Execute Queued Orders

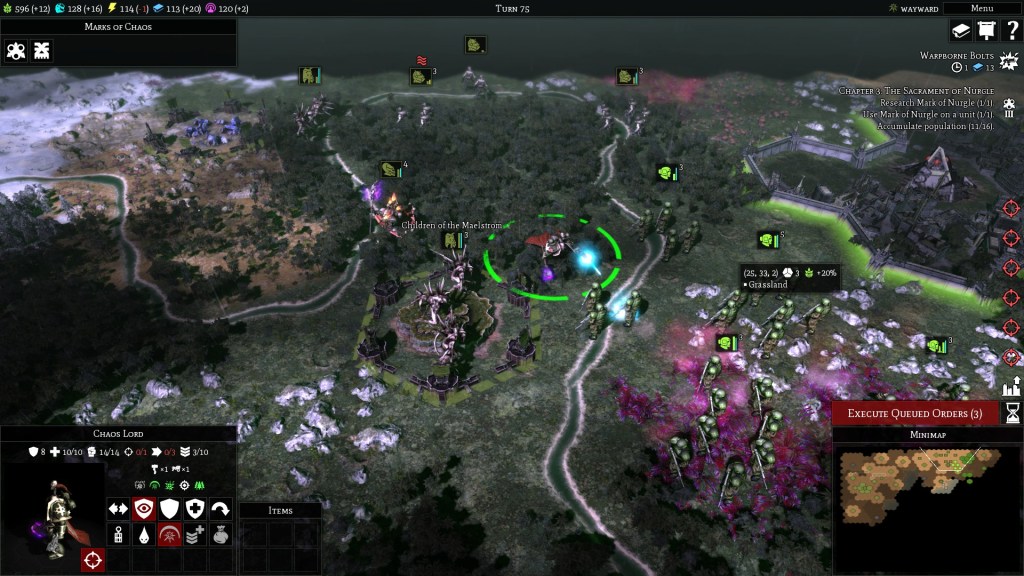[915, 413]
